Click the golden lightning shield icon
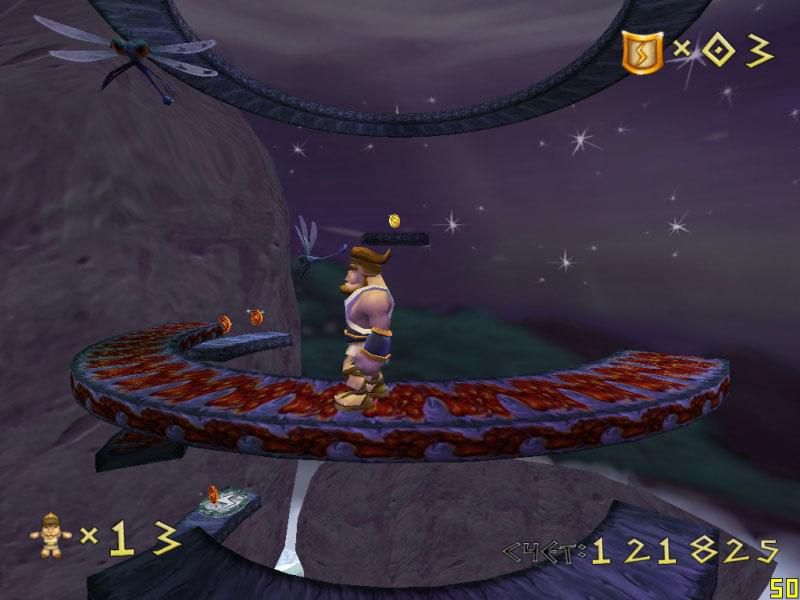This screenshot has height=600, width=800. click(641, 50)
